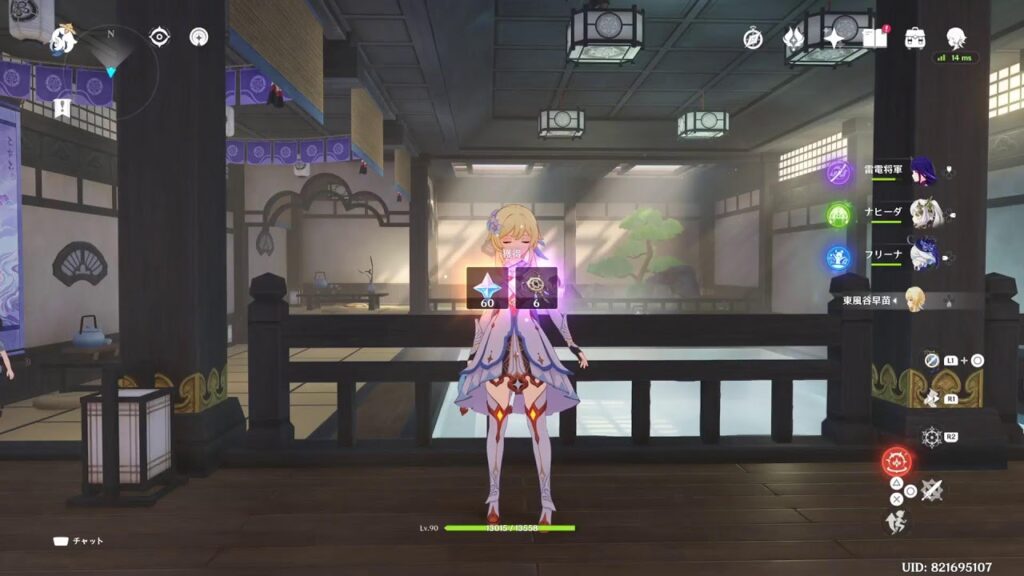The image size is (1024, 576).
Task: Open the co-op mode icon
Action: pos(199,37)
